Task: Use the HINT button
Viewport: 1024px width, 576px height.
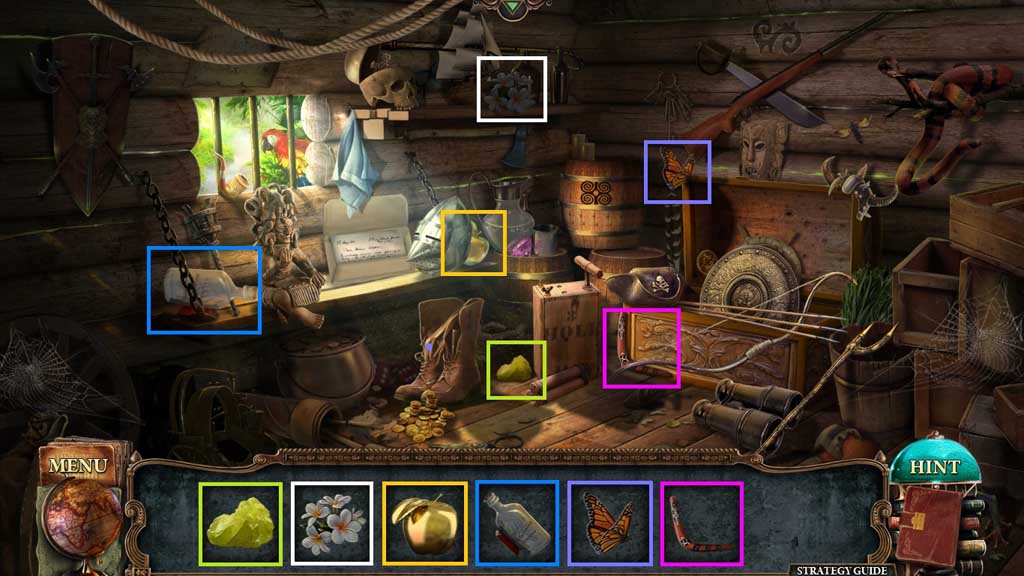Action: pyautogui.click(x=933, y=466)
